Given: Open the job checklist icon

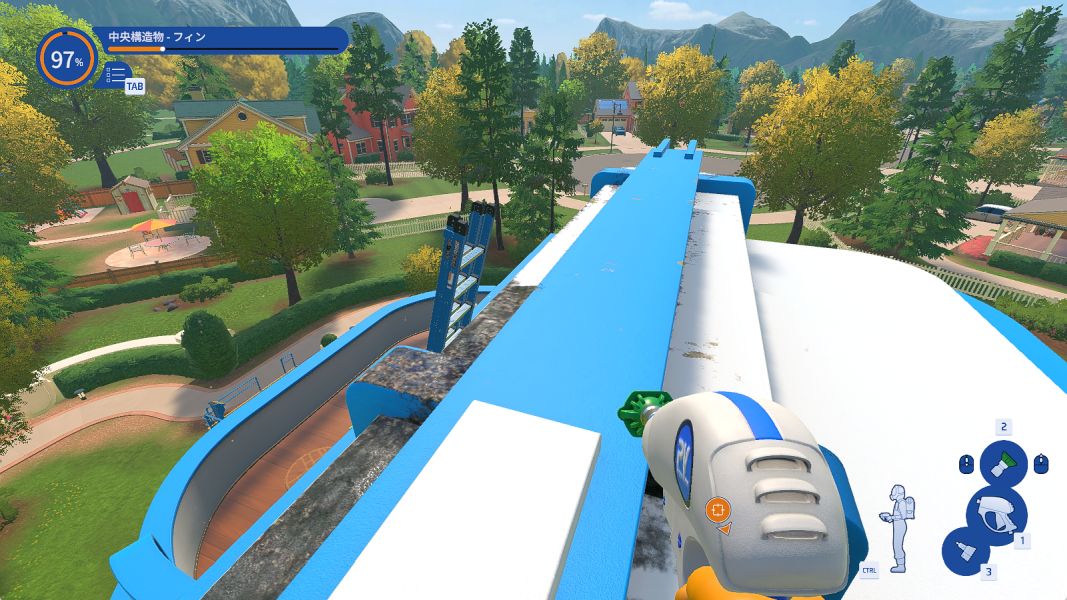Looking at the screenshot, I should click(x=116, y=73).
